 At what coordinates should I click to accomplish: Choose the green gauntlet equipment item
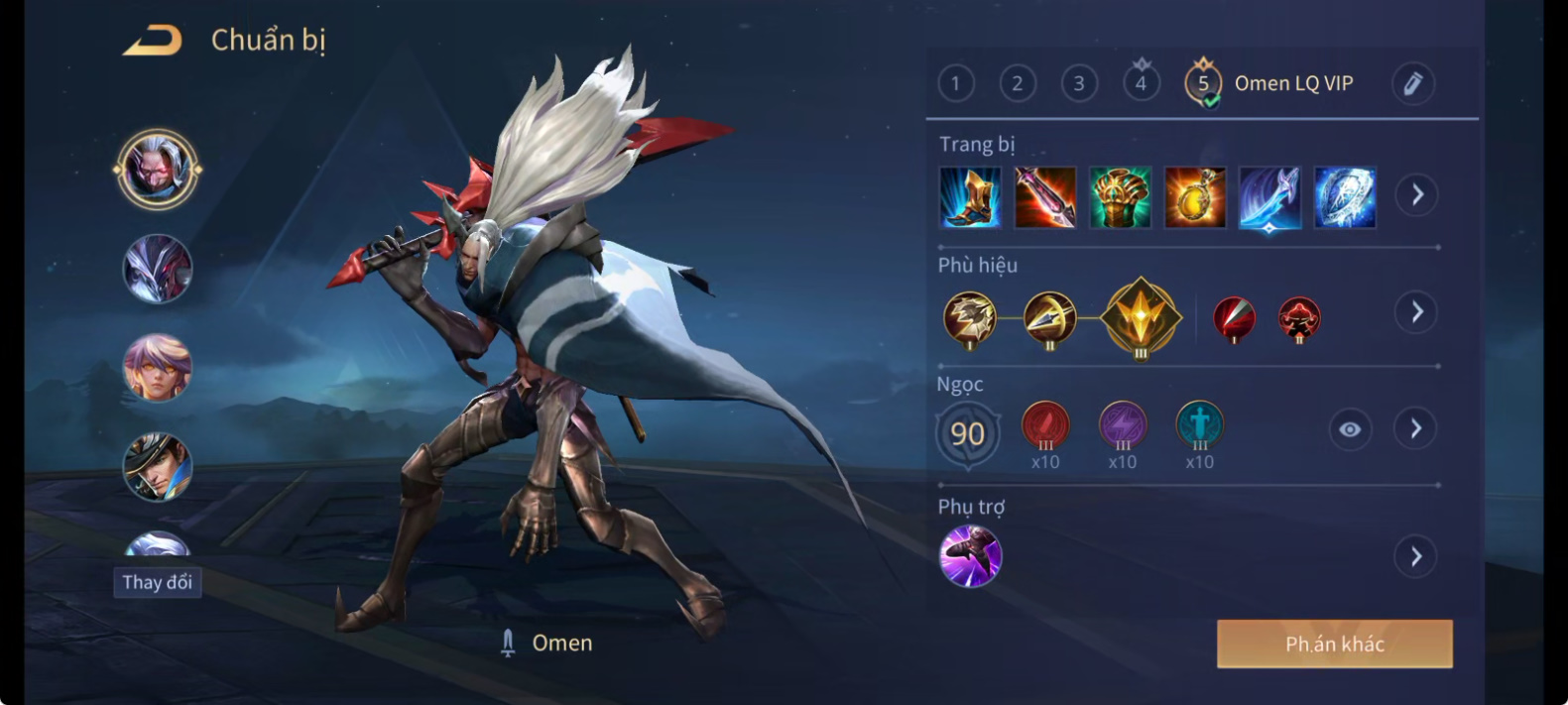(x=1121, y=197)
